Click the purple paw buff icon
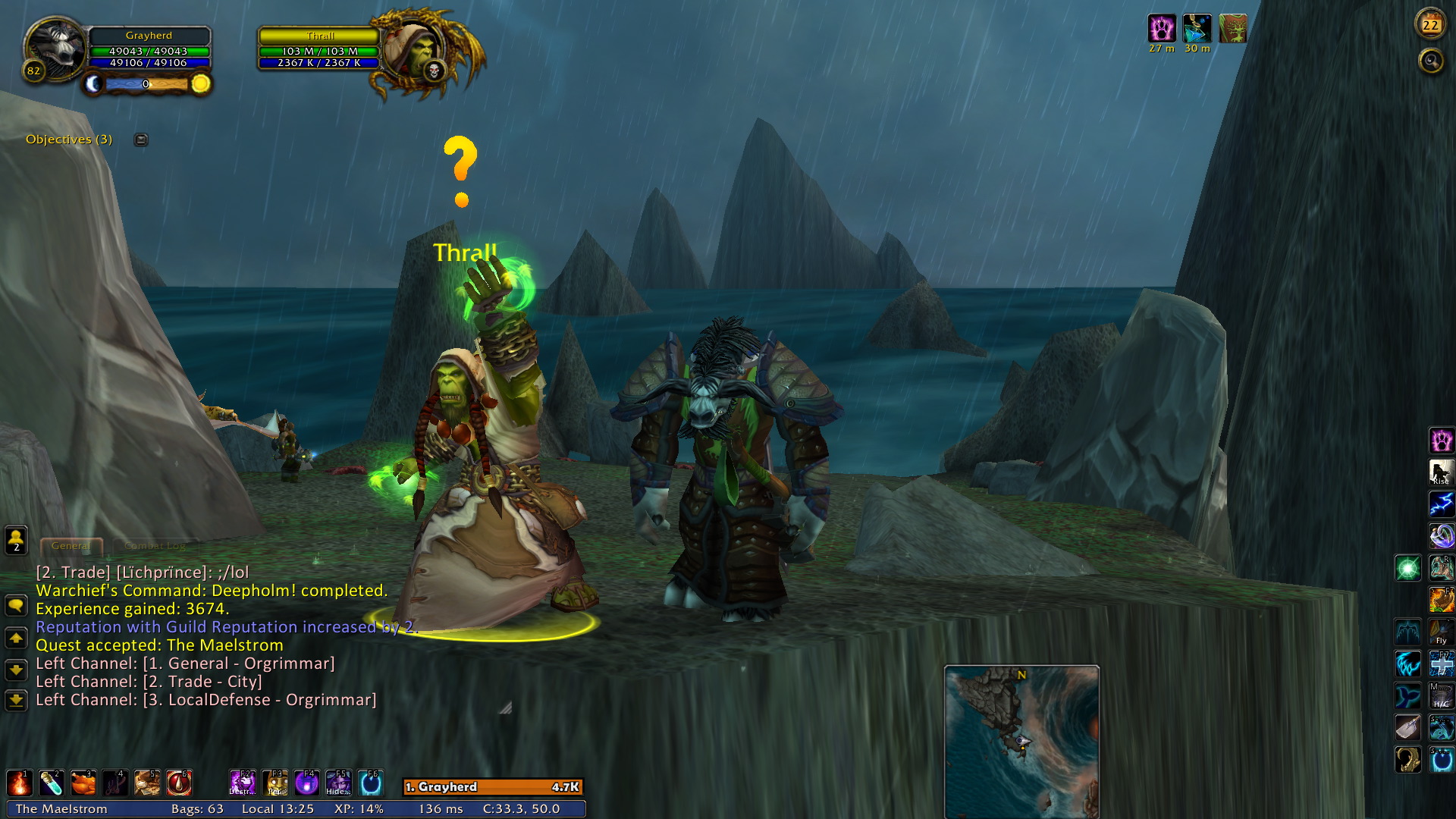 pyautogui.click(x=1161, y=29)
